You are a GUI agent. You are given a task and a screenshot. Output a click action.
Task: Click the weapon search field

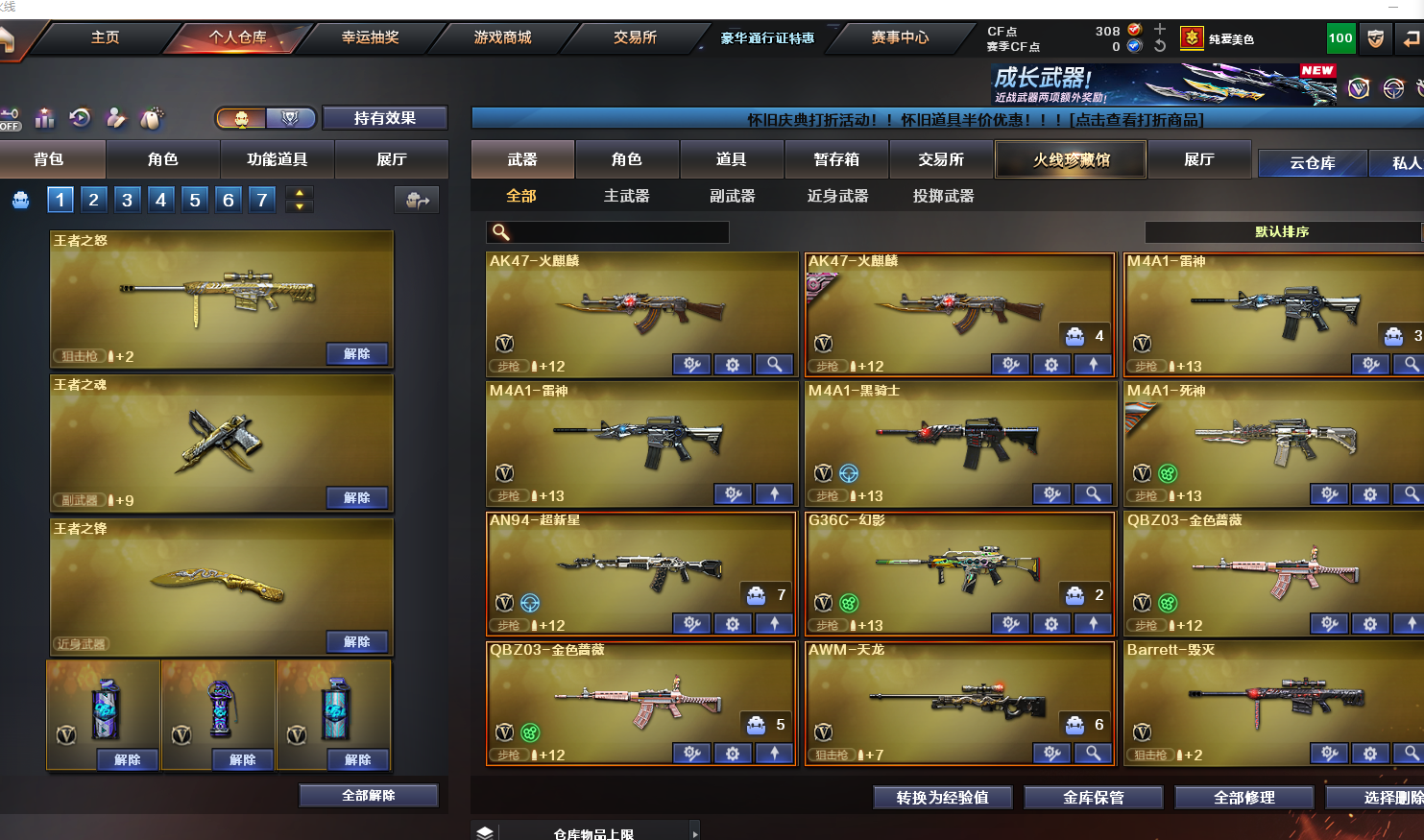615,232
